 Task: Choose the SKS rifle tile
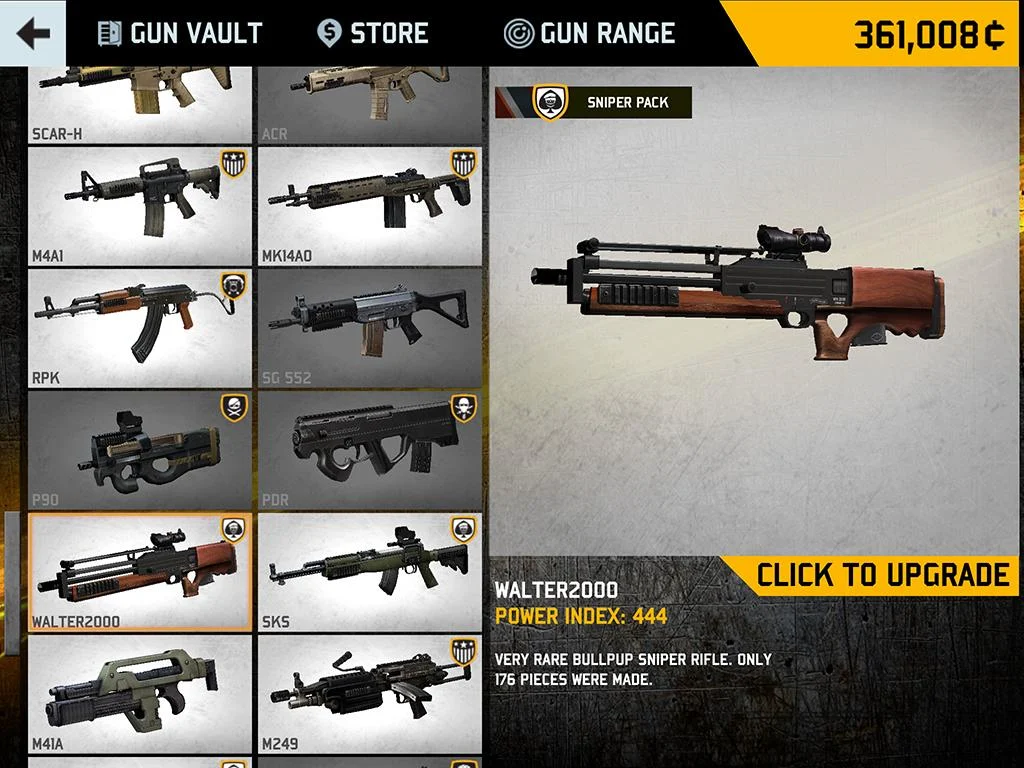pos(370,573)
